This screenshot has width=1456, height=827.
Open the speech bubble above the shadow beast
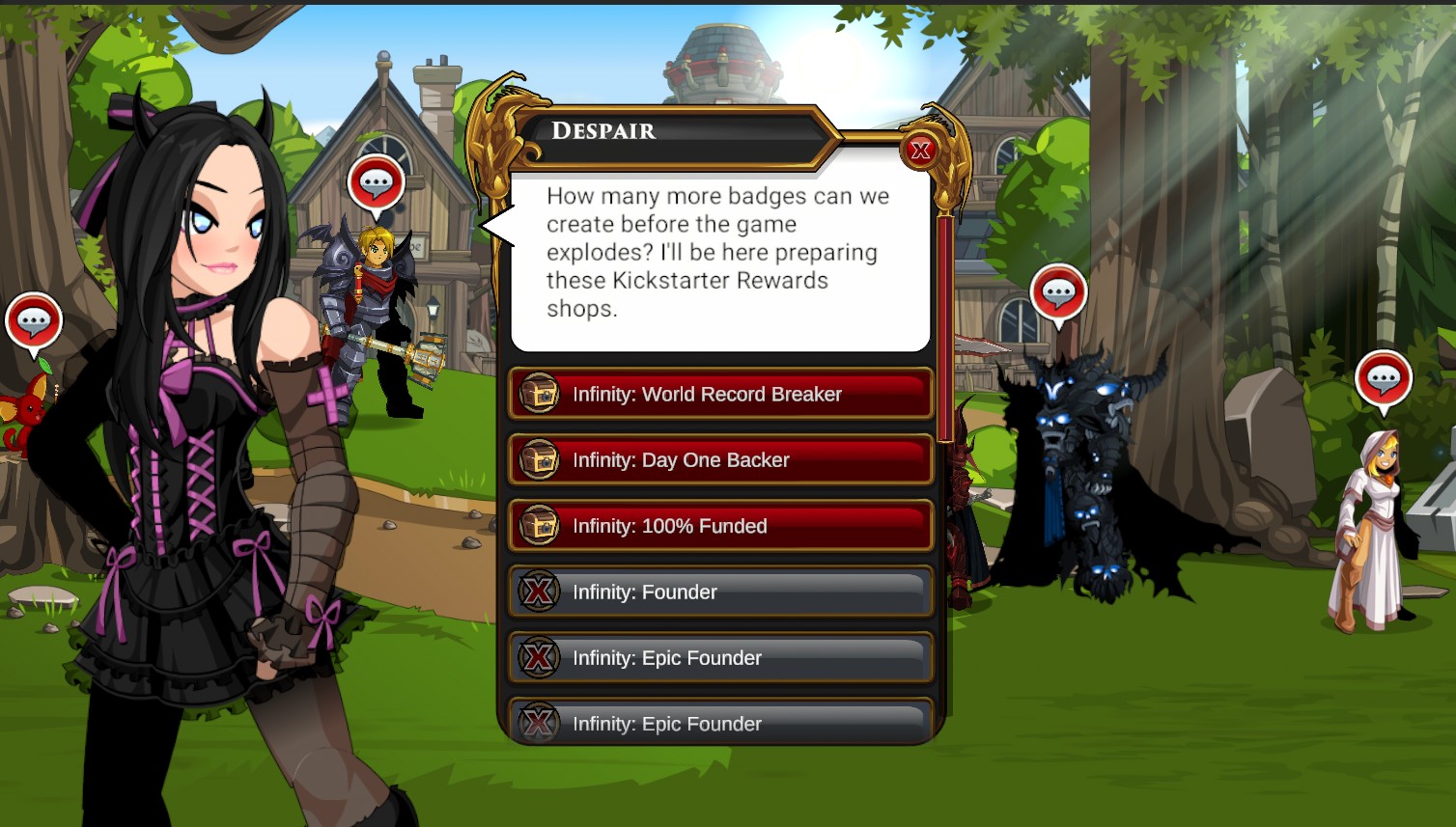pos(1058,292)
